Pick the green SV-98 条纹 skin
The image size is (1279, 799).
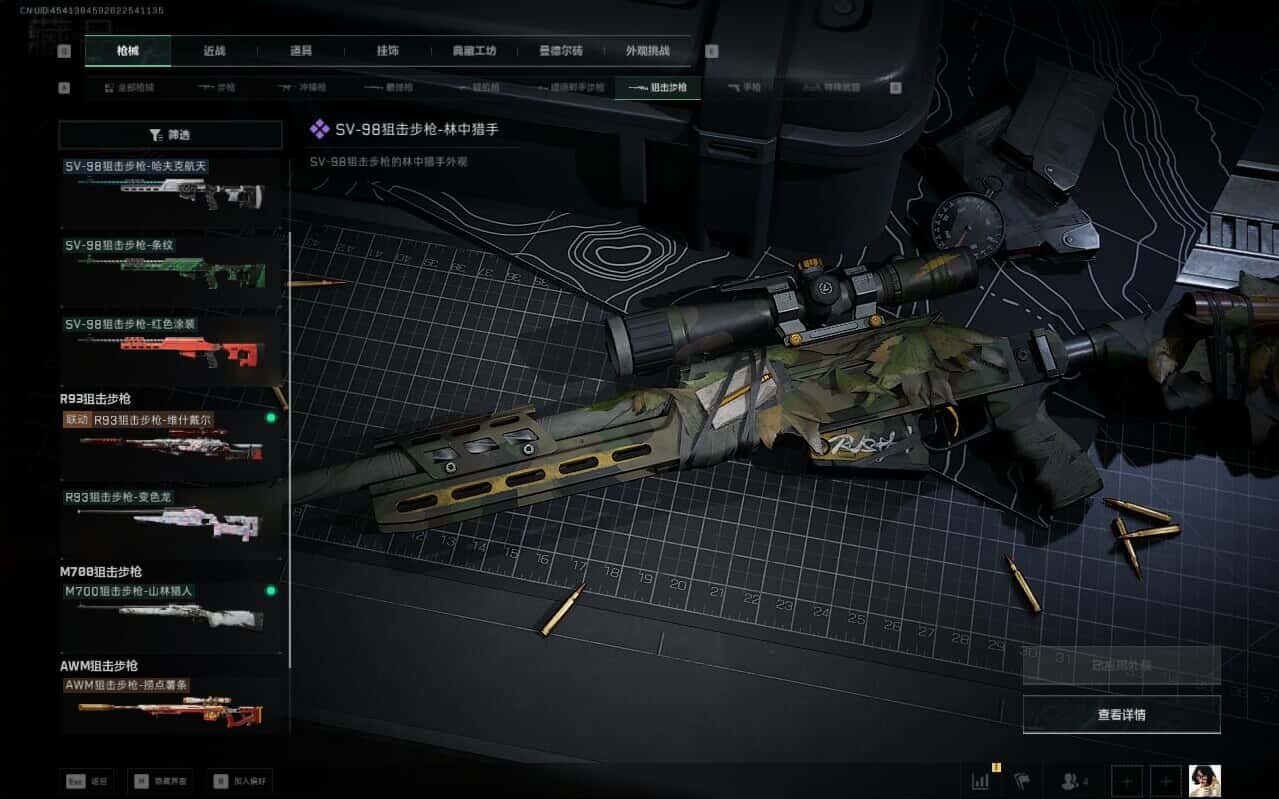click(x=171, y=269)
